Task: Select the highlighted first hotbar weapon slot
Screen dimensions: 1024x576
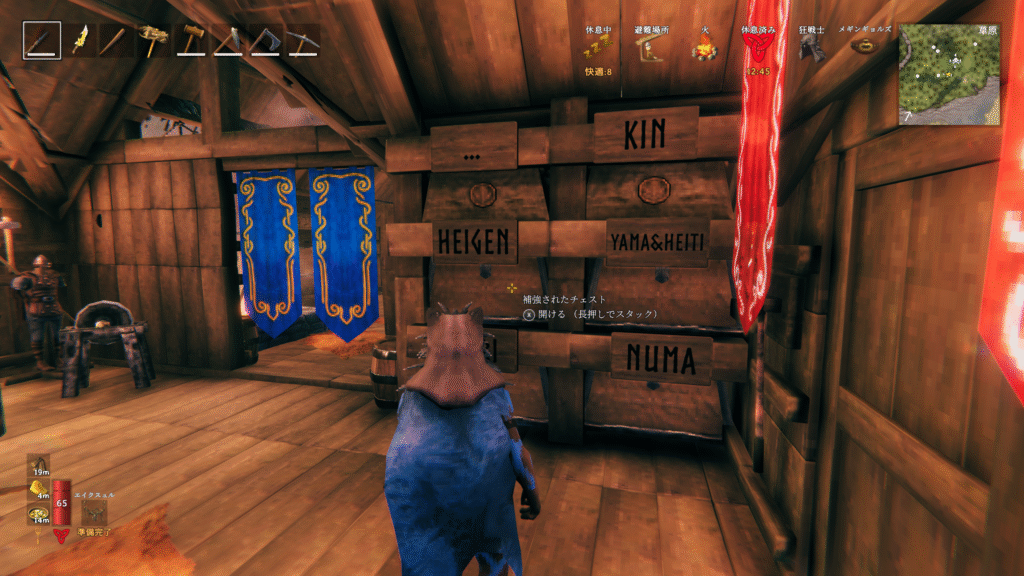Action: point(41,40)
